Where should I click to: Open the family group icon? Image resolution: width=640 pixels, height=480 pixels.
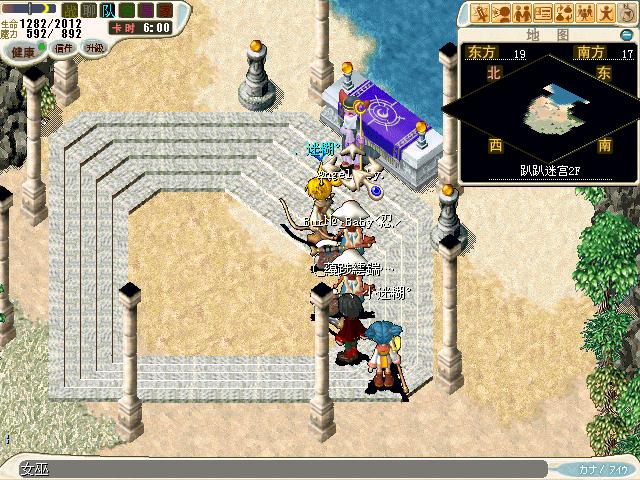pyautogui.click(x=585, y=13)
